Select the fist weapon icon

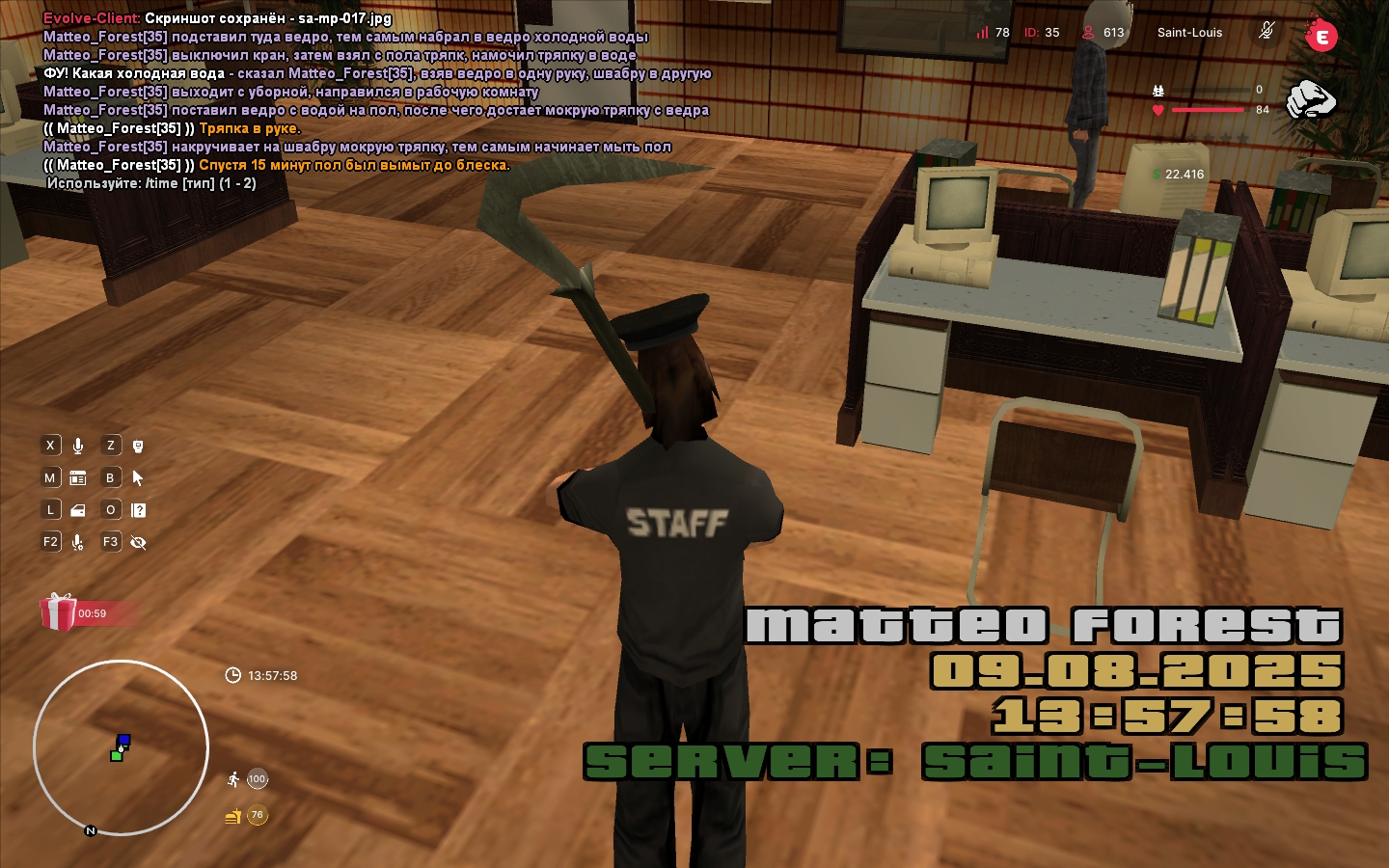pos(1310,99)
